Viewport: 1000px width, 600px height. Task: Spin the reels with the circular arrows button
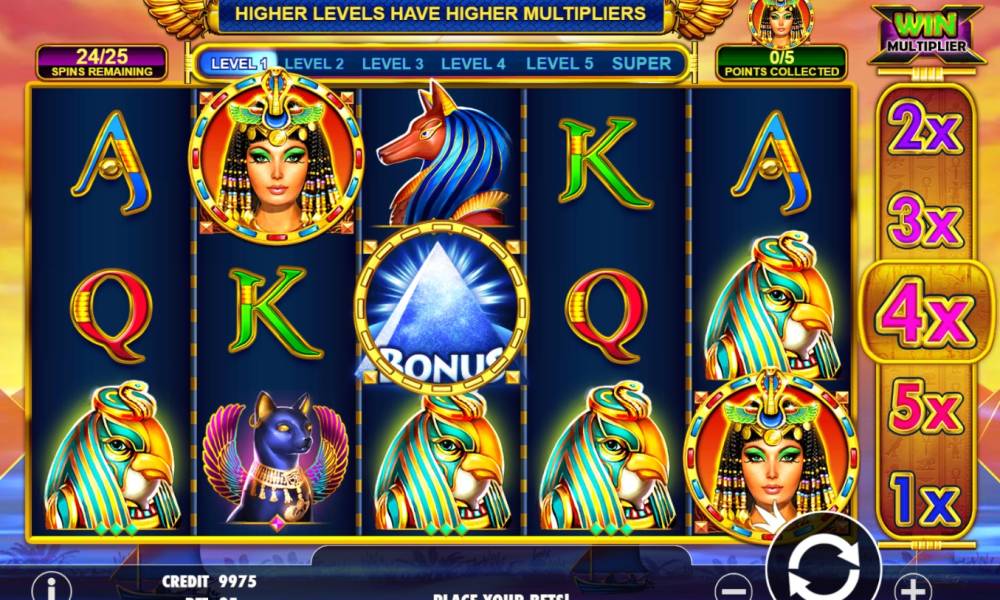[822, 568]
